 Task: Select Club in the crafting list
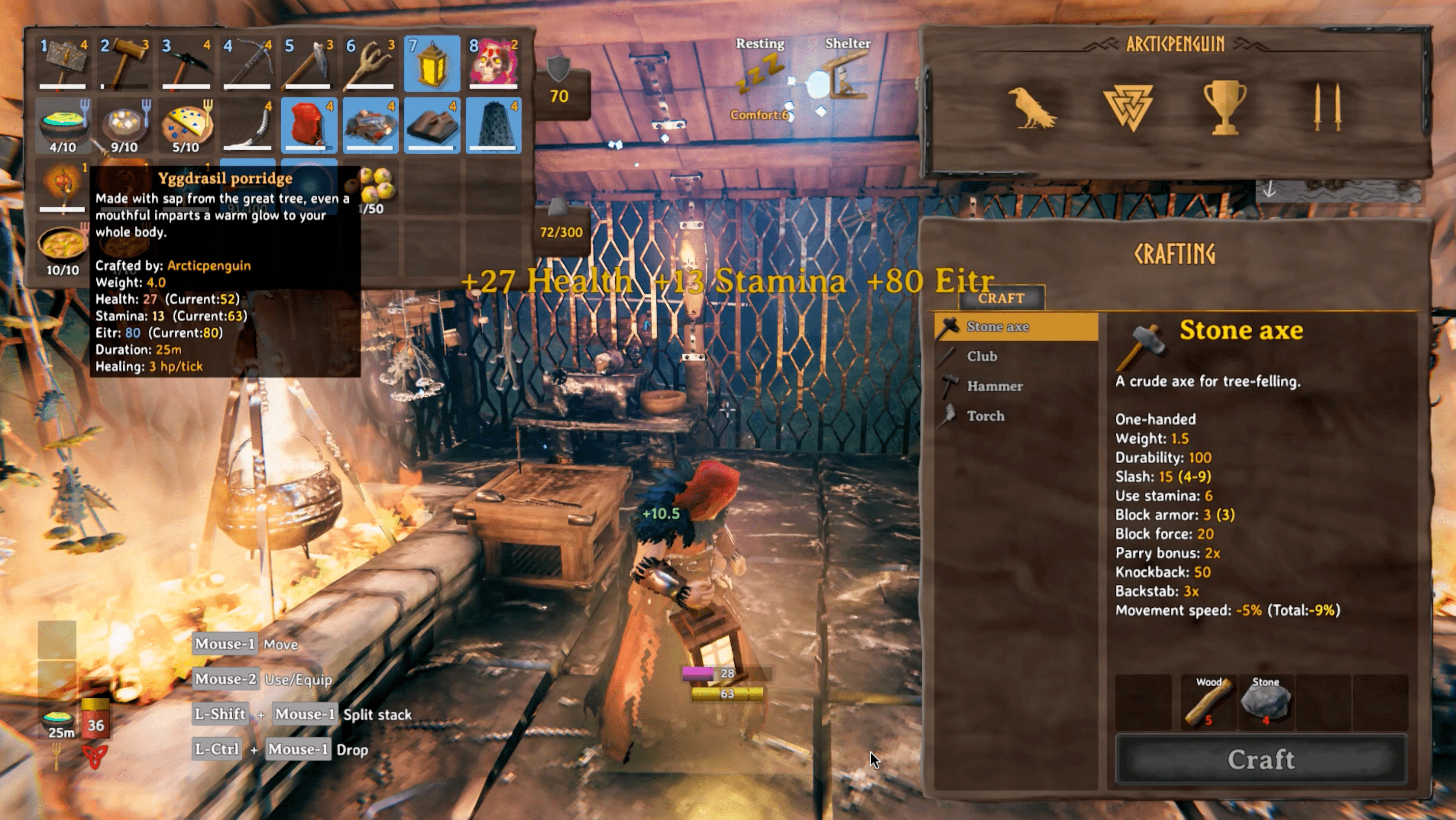click(x=982, y=356)
